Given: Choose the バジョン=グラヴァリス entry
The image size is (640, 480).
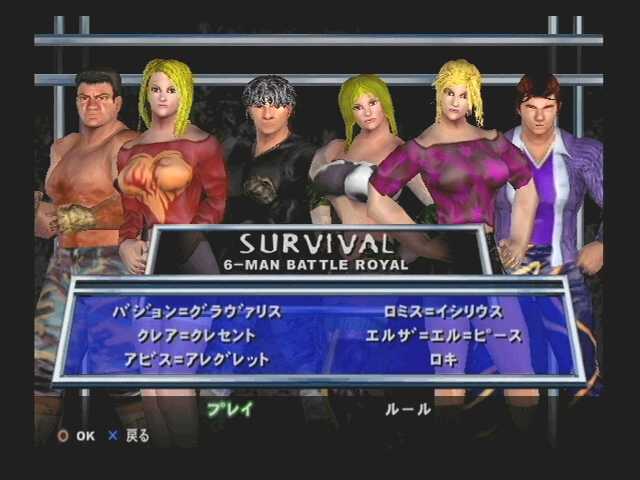Looking at the screenshot, I should [x=195, y=312].
